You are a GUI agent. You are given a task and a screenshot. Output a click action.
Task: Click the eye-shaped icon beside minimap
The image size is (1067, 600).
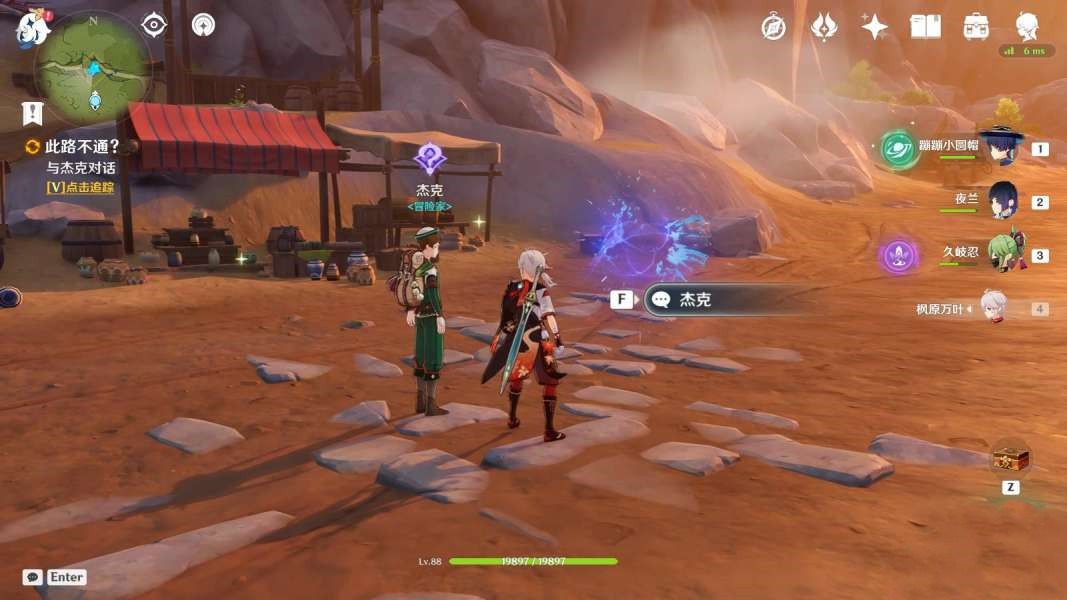pyautogui.click(x=154, y=25)
